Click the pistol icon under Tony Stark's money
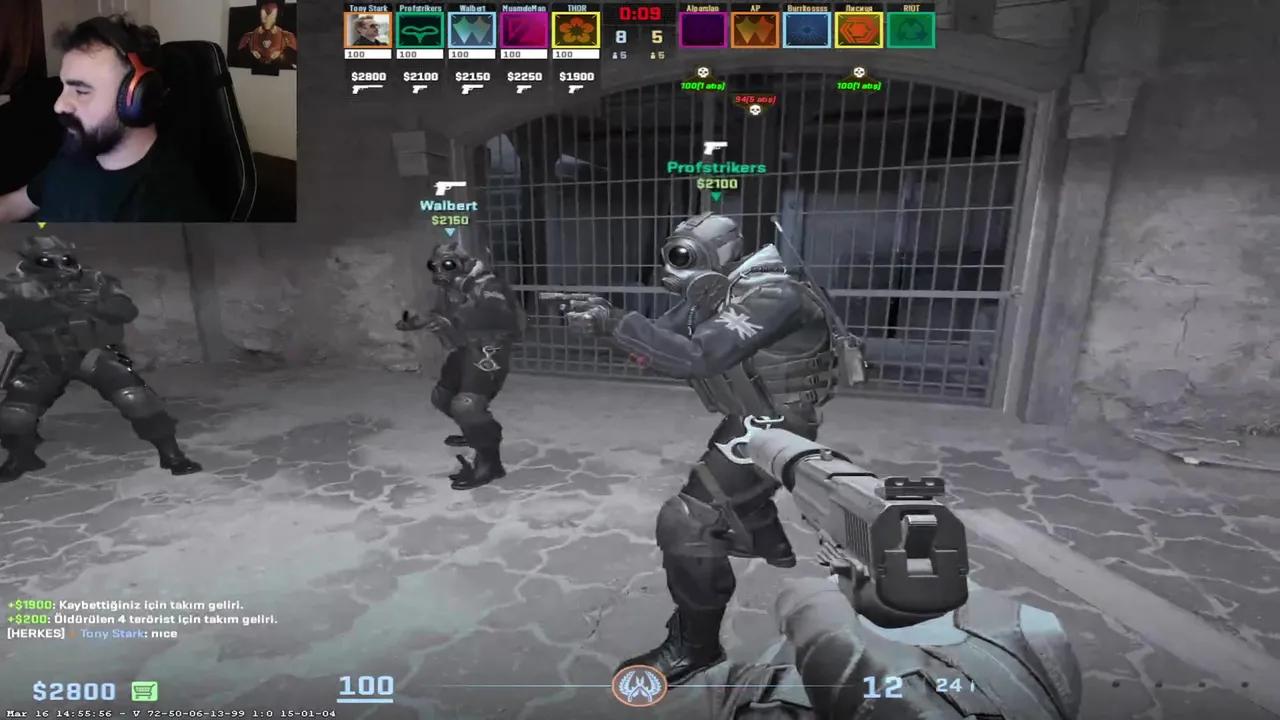Screen dimensions: 1280x720 [367, 90]
